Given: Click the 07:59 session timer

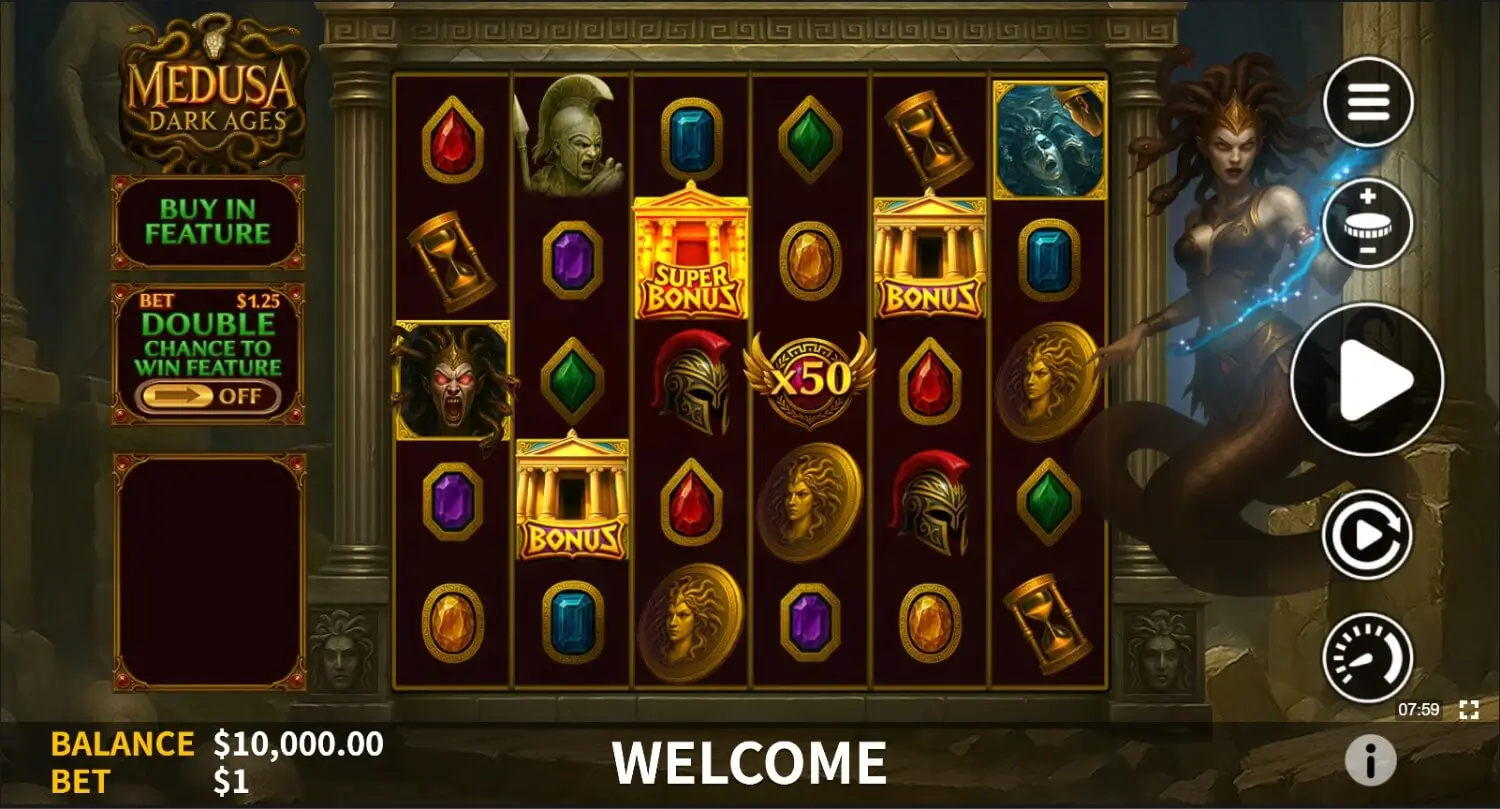Looking at the screenshot, I should (x=1420, y=710).
